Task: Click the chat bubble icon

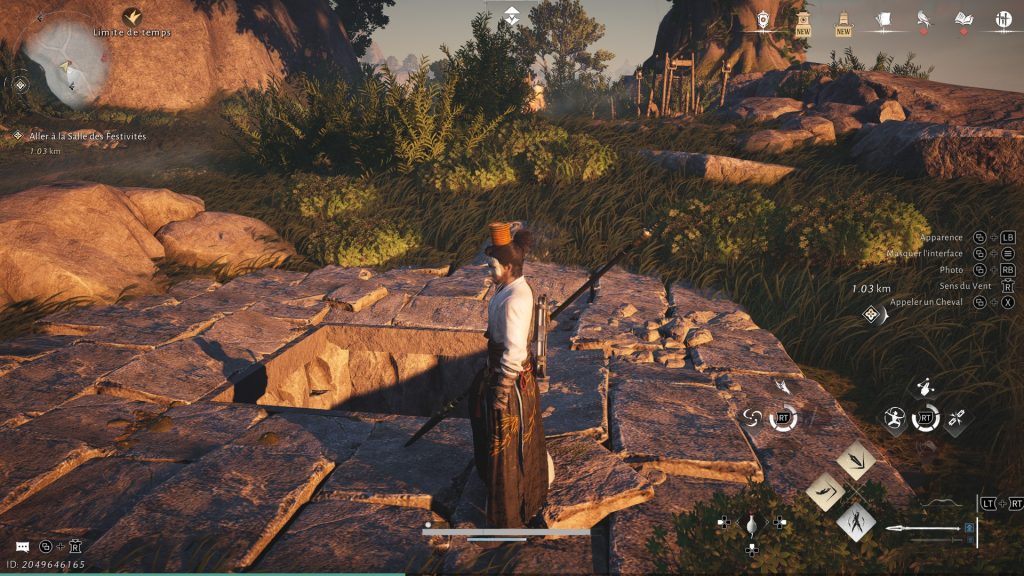Action: (22, 546)
